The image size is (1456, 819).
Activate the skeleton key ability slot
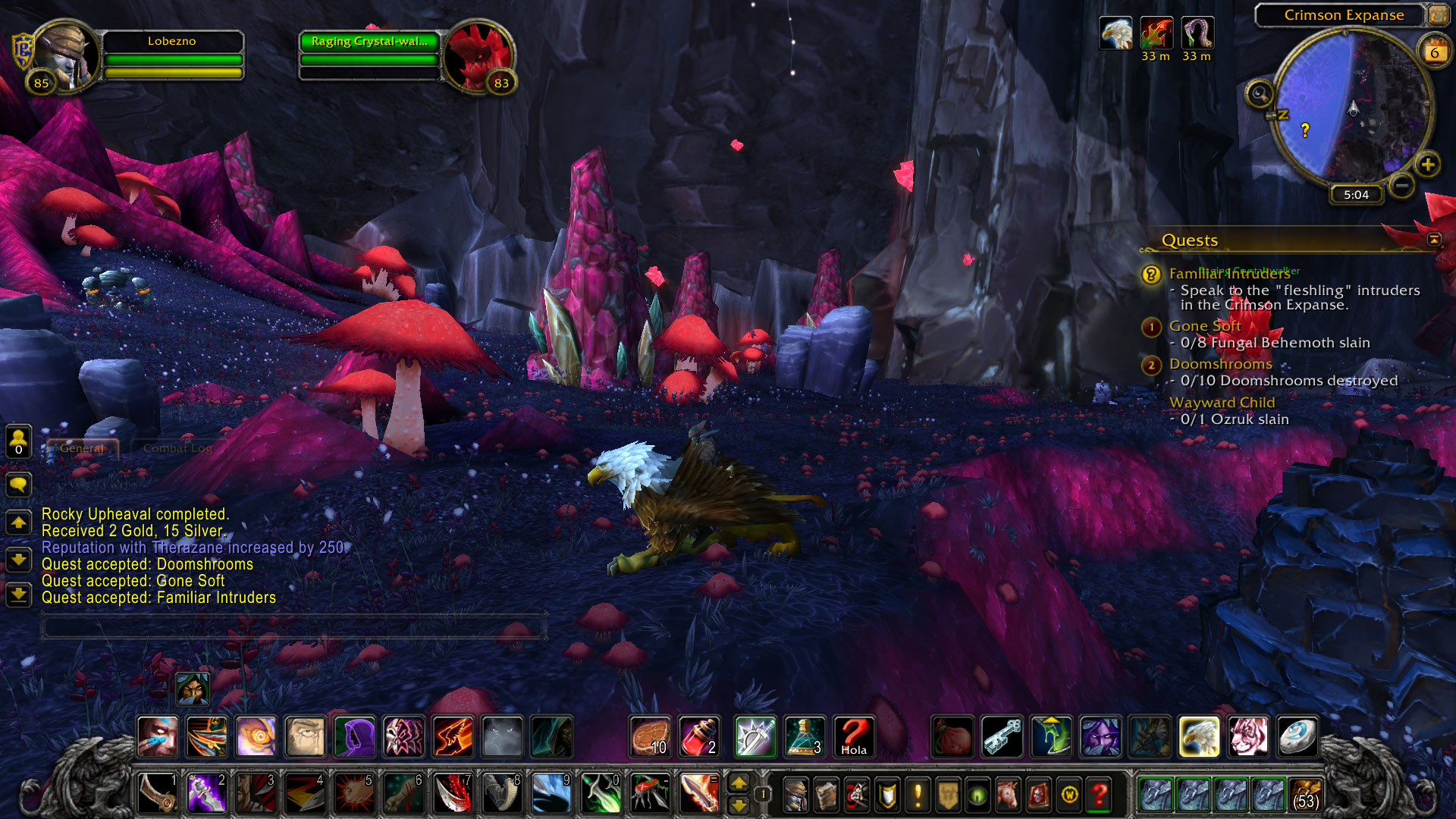1002,736
